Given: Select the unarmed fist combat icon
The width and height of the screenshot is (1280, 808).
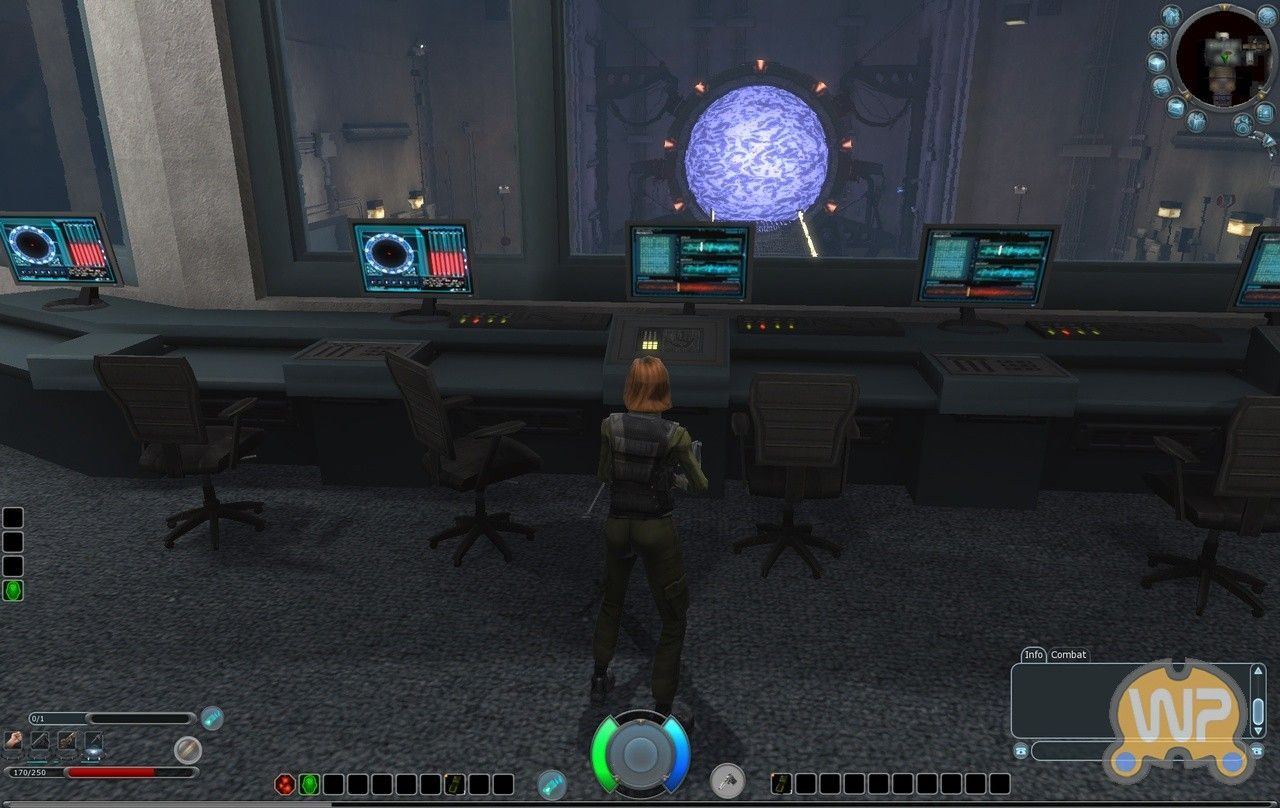Looking at the screenshot, I should [12, 741].
